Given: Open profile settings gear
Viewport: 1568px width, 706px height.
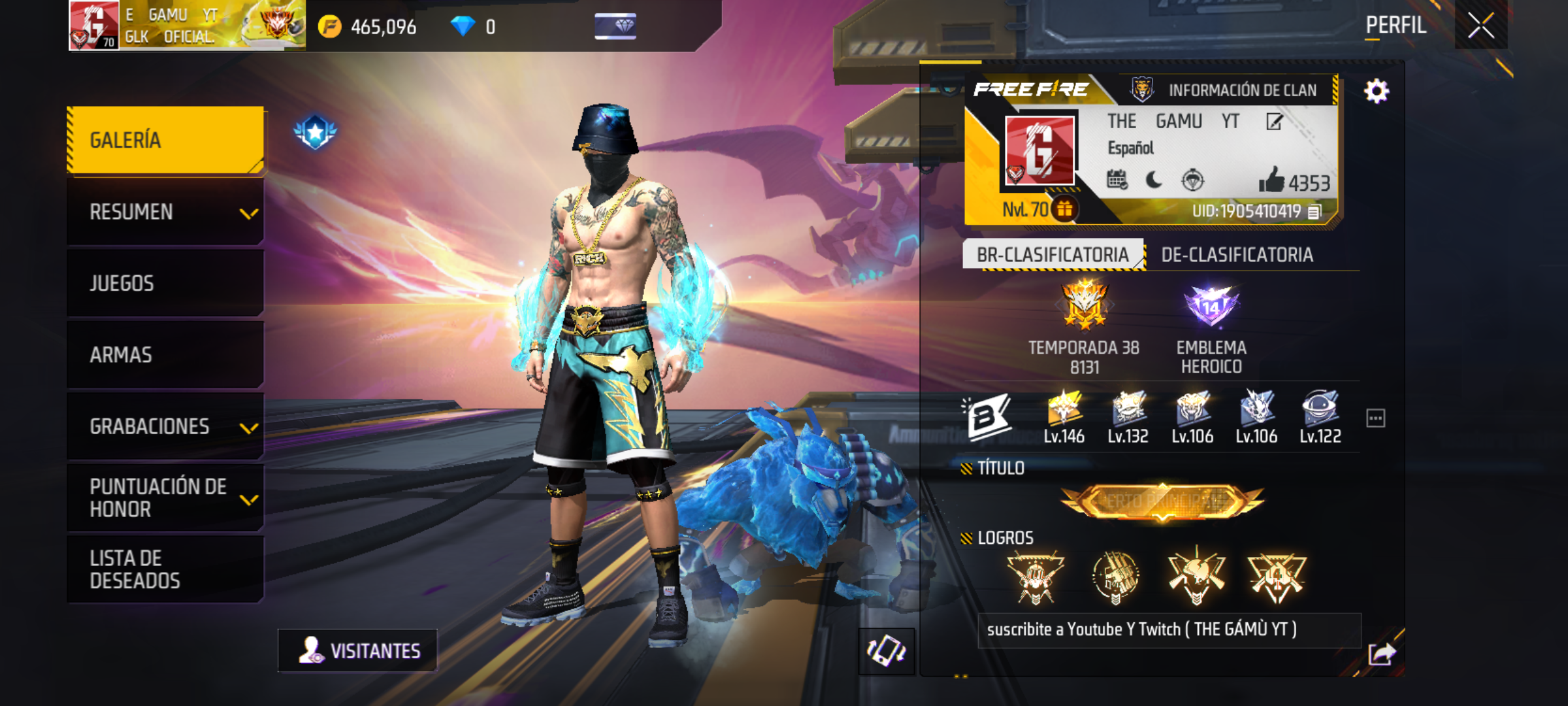Looking at the screenshot, I should 1376,91.
